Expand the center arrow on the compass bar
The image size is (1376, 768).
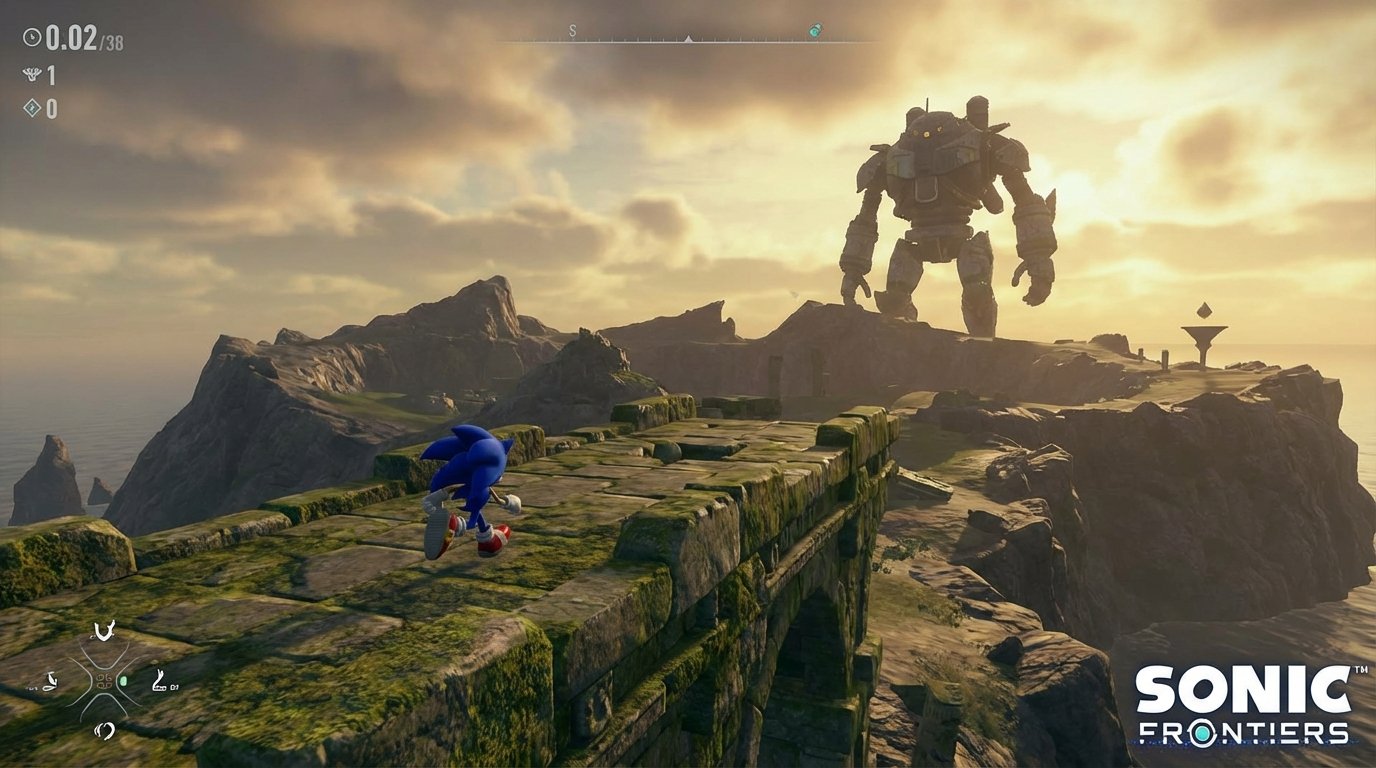[688, 38]
